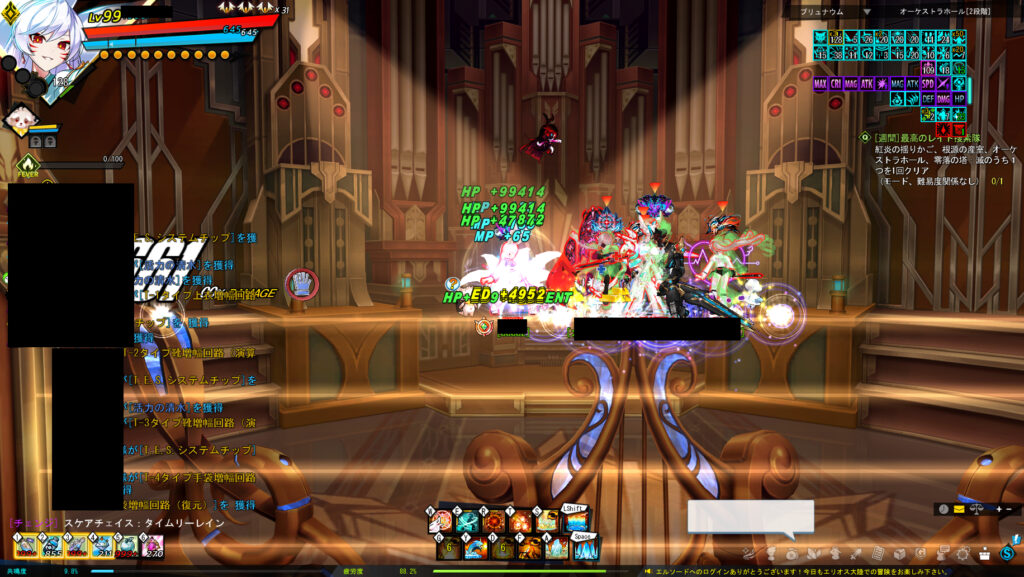This screenshot has width=1024, height=577.
Task: Open the character portrait at top left
Action: tap(40, 40)
